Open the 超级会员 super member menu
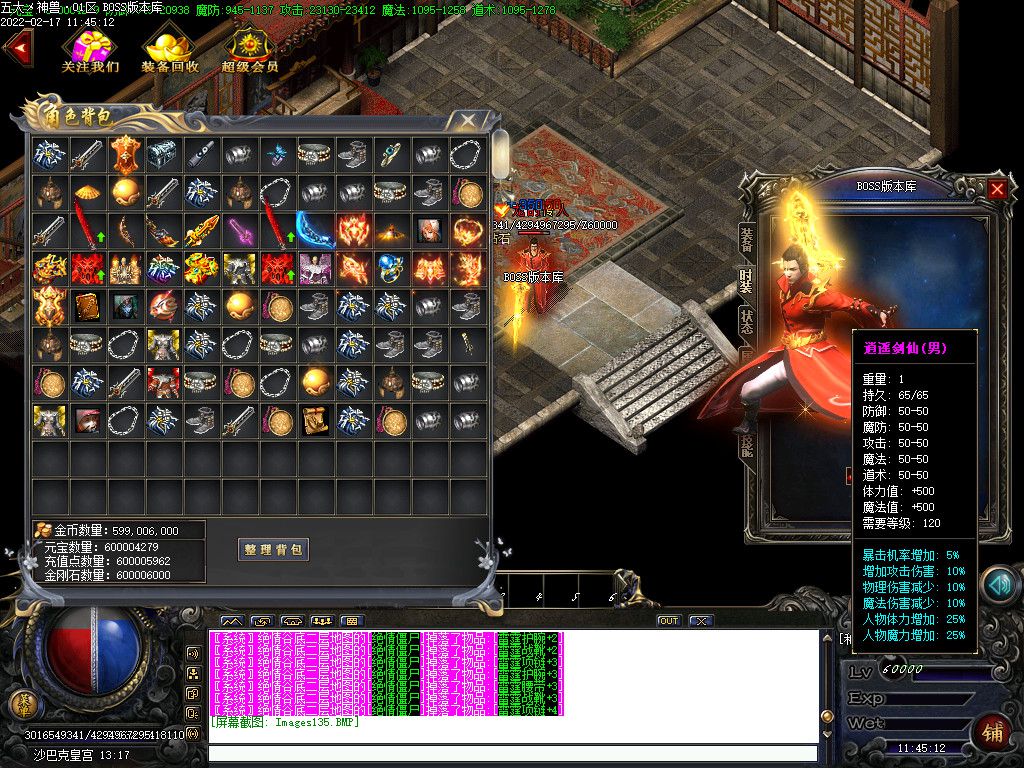This screenshot has width=1024, height=768. pyautogui.click(x=250, y=50)
